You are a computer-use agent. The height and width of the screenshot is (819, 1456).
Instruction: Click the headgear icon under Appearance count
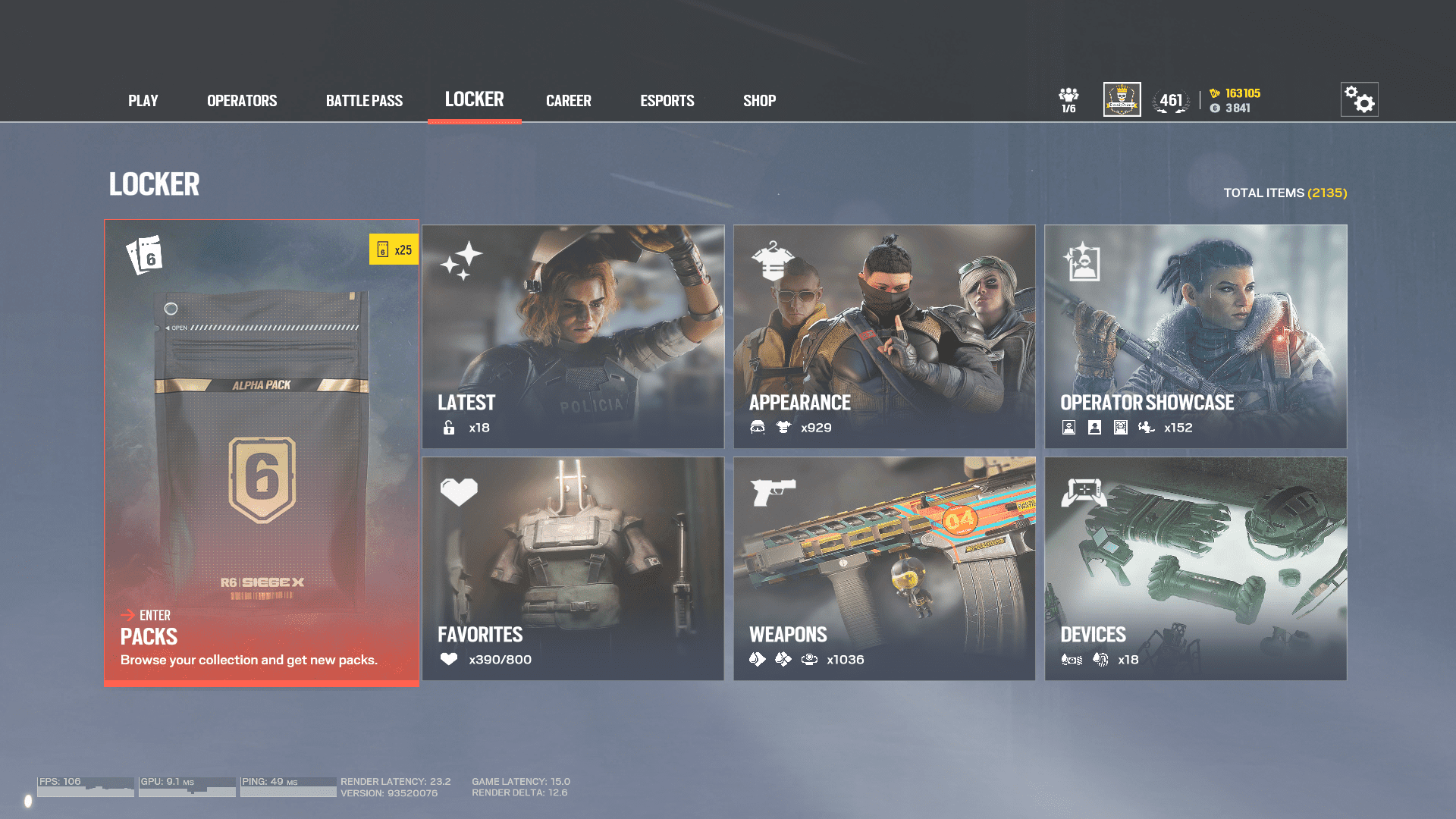756,428
